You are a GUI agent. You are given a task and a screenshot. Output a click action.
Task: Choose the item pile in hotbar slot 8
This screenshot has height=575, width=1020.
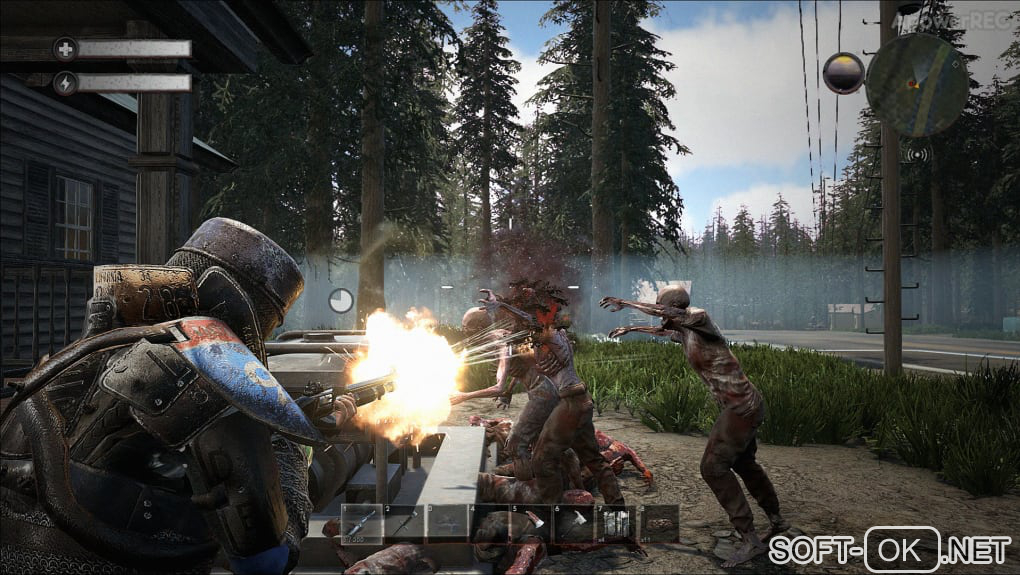coord(660,523)
